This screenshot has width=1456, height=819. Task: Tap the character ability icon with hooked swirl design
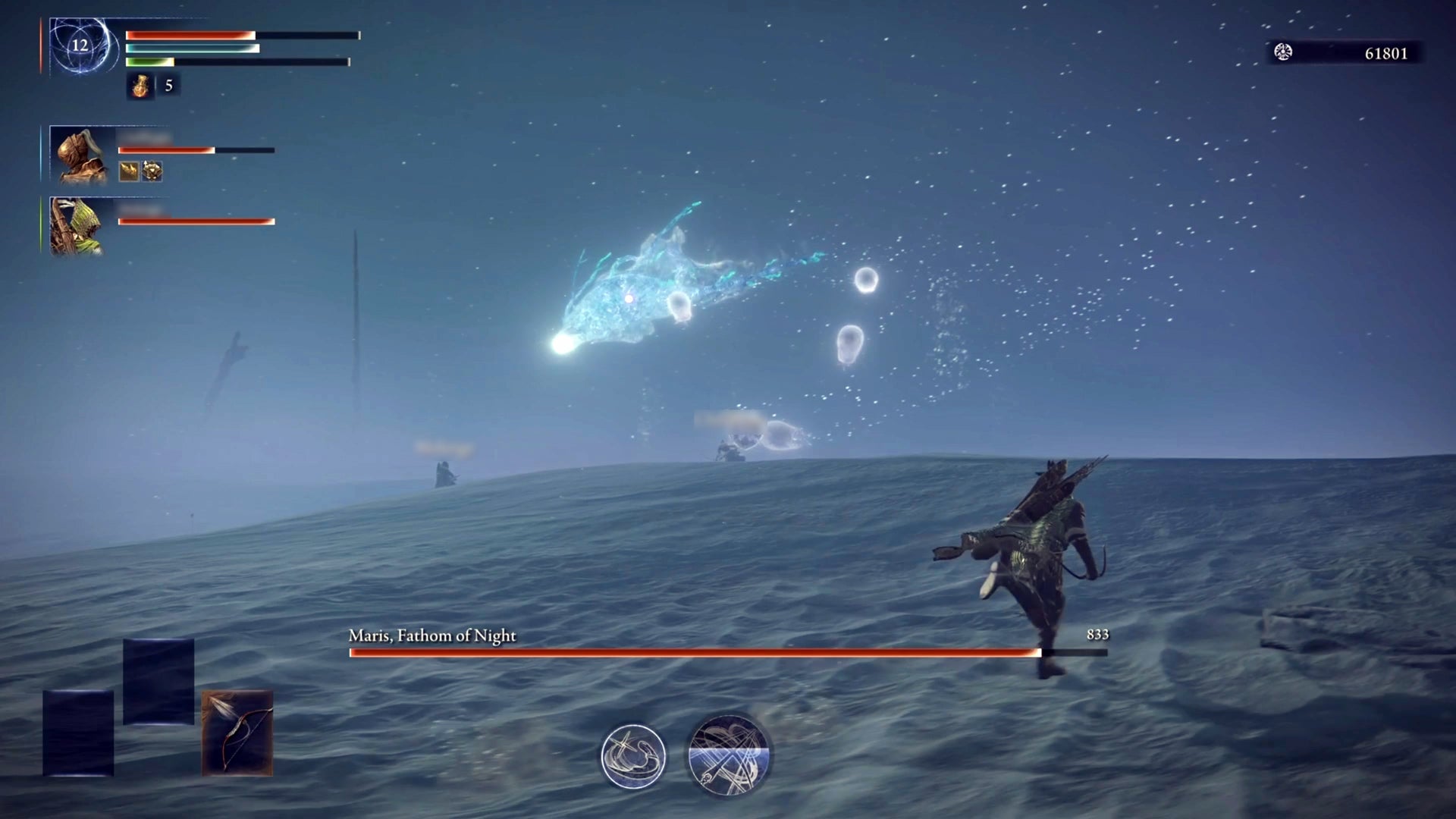coord(634,755)
